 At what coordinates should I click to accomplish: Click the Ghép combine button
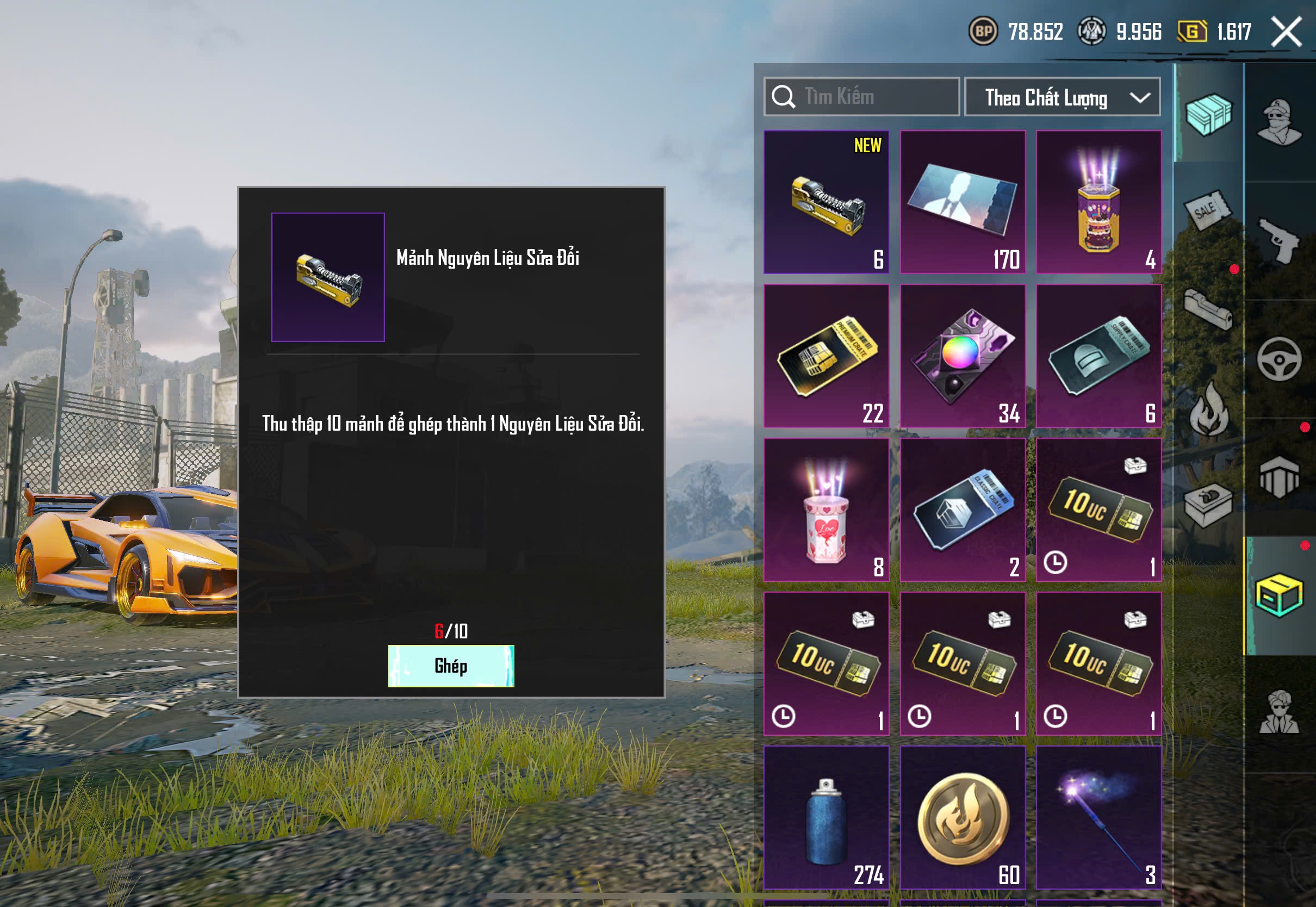tap(451, 666)
